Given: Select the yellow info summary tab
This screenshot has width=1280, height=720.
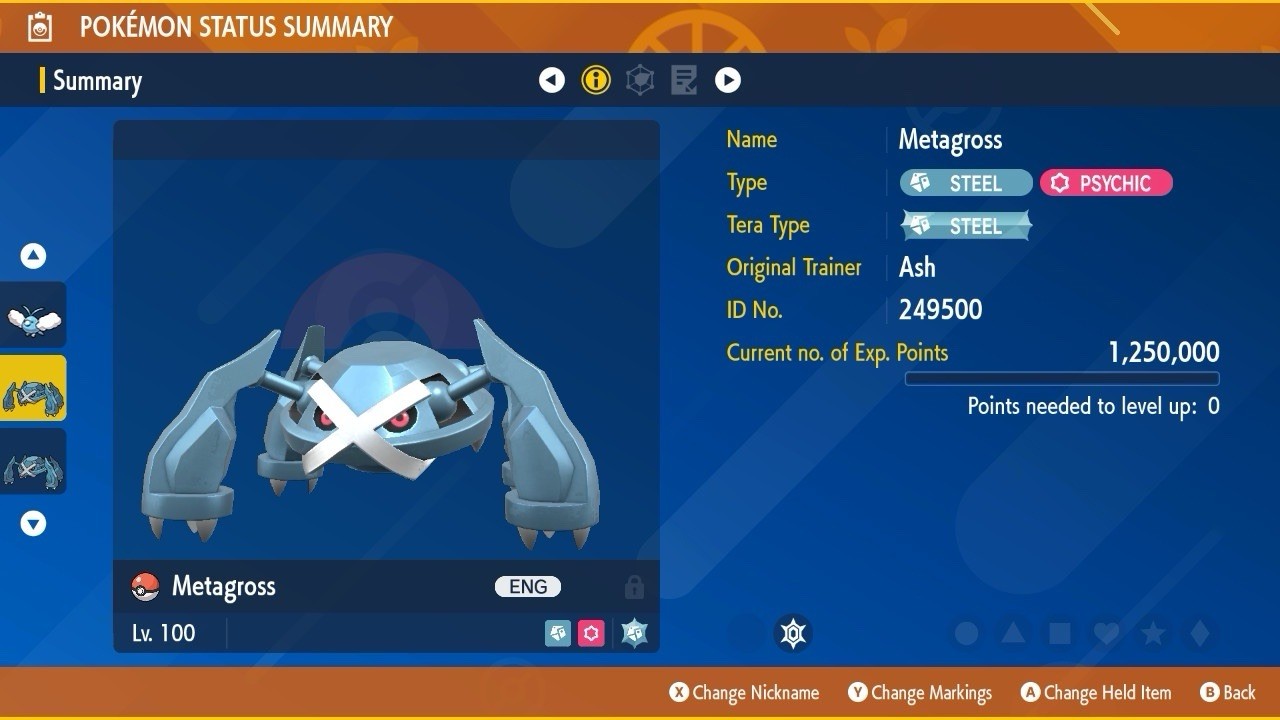Looking at the screenshot, I should (596, 80).
